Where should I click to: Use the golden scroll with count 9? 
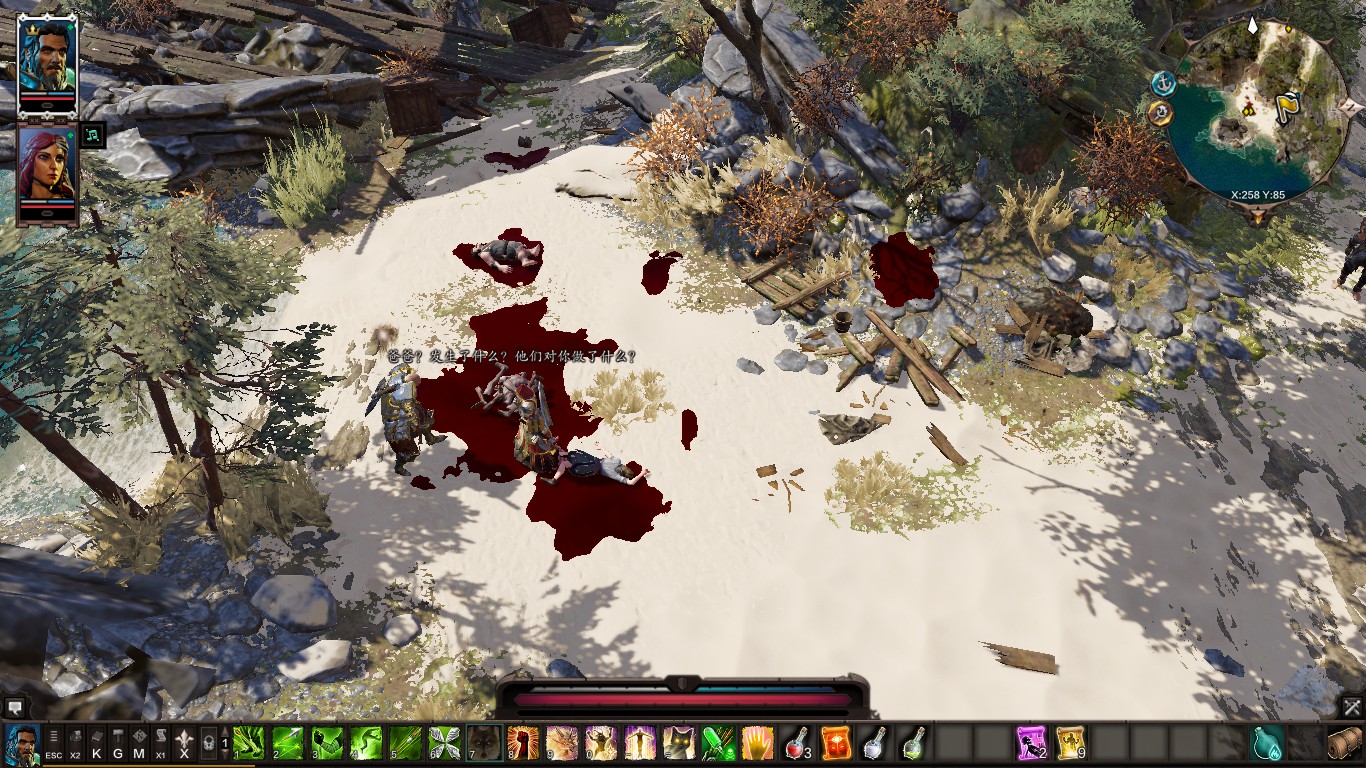tap(1070, 744)
